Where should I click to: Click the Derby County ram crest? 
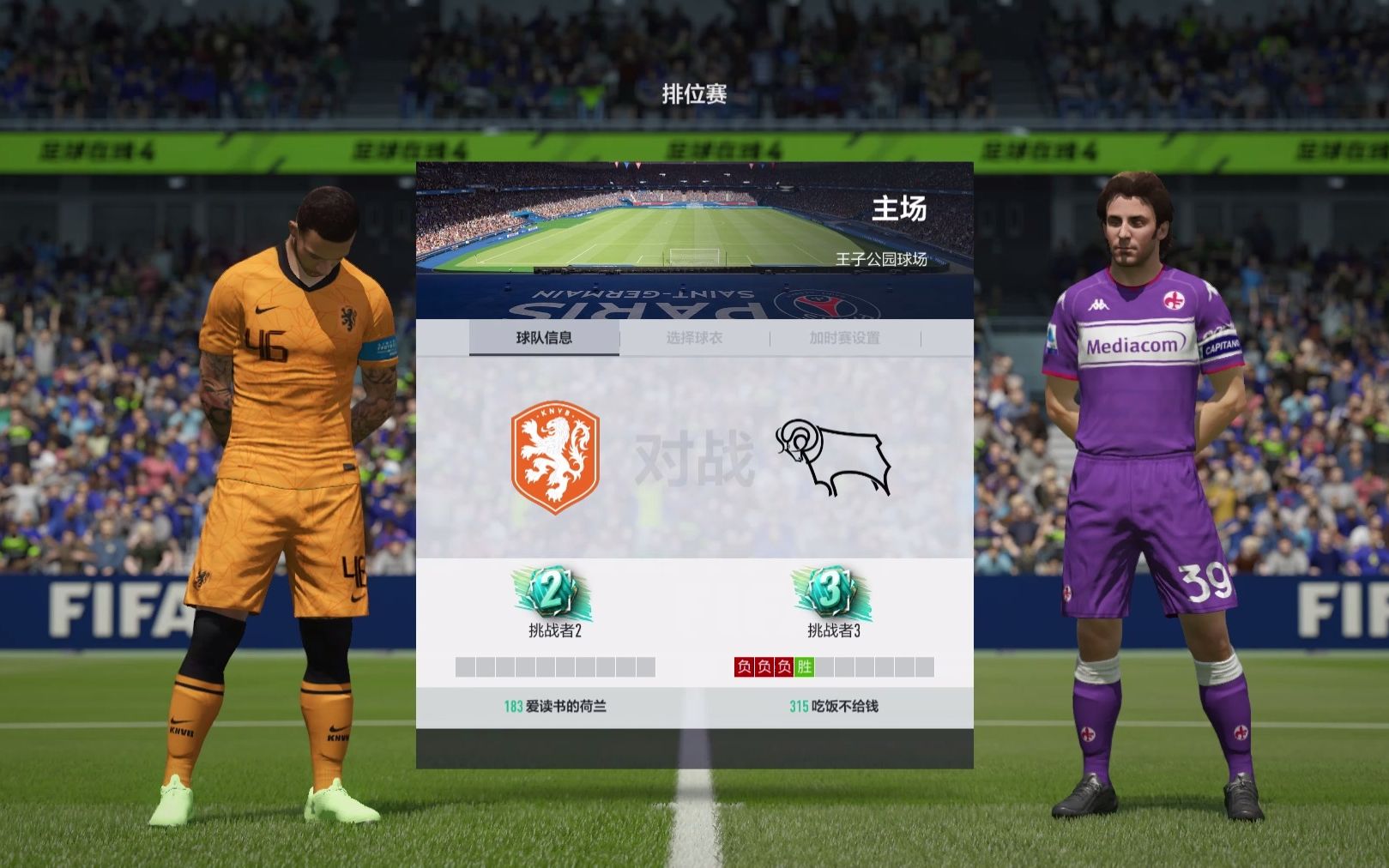834,457
